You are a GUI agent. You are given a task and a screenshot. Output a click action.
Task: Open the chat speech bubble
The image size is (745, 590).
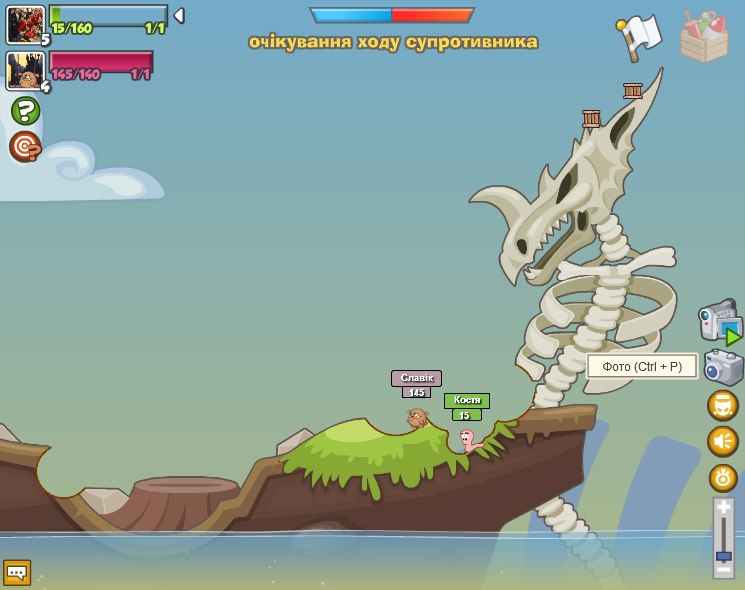17,573
